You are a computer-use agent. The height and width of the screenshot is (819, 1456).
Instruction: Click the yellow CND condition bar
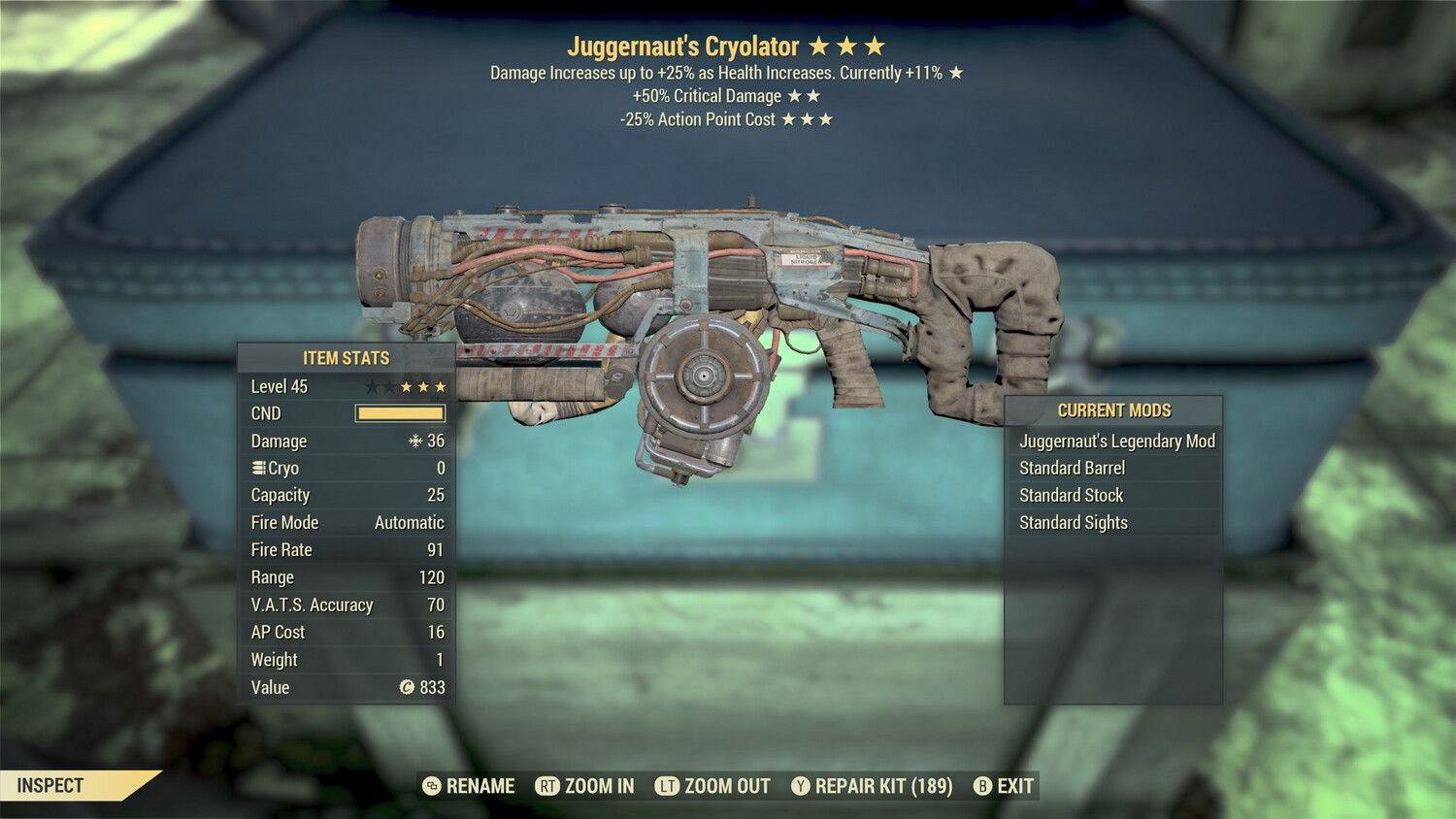click(x=400, y=413)
